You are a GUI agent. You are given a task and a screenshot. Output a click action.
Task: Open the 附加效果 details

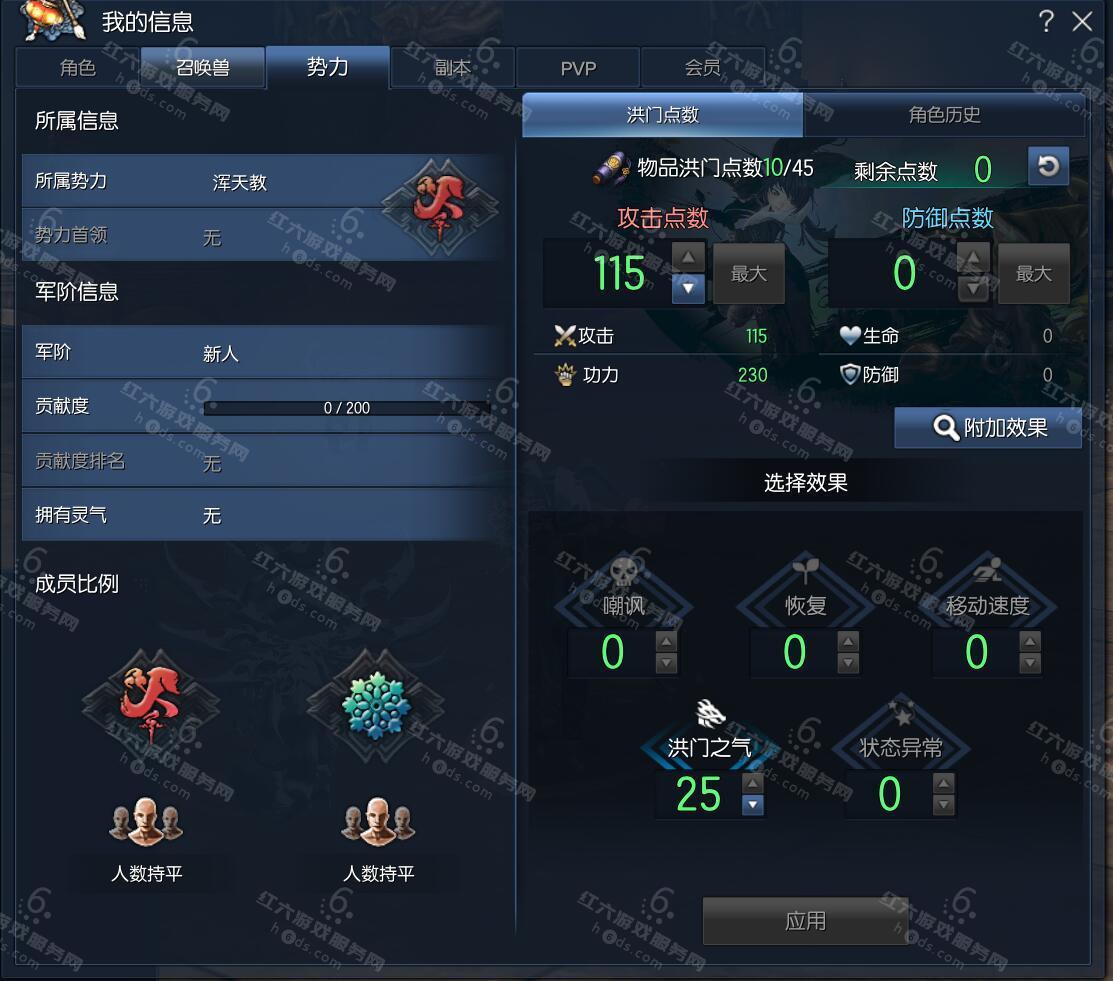[x=988, y=428]
